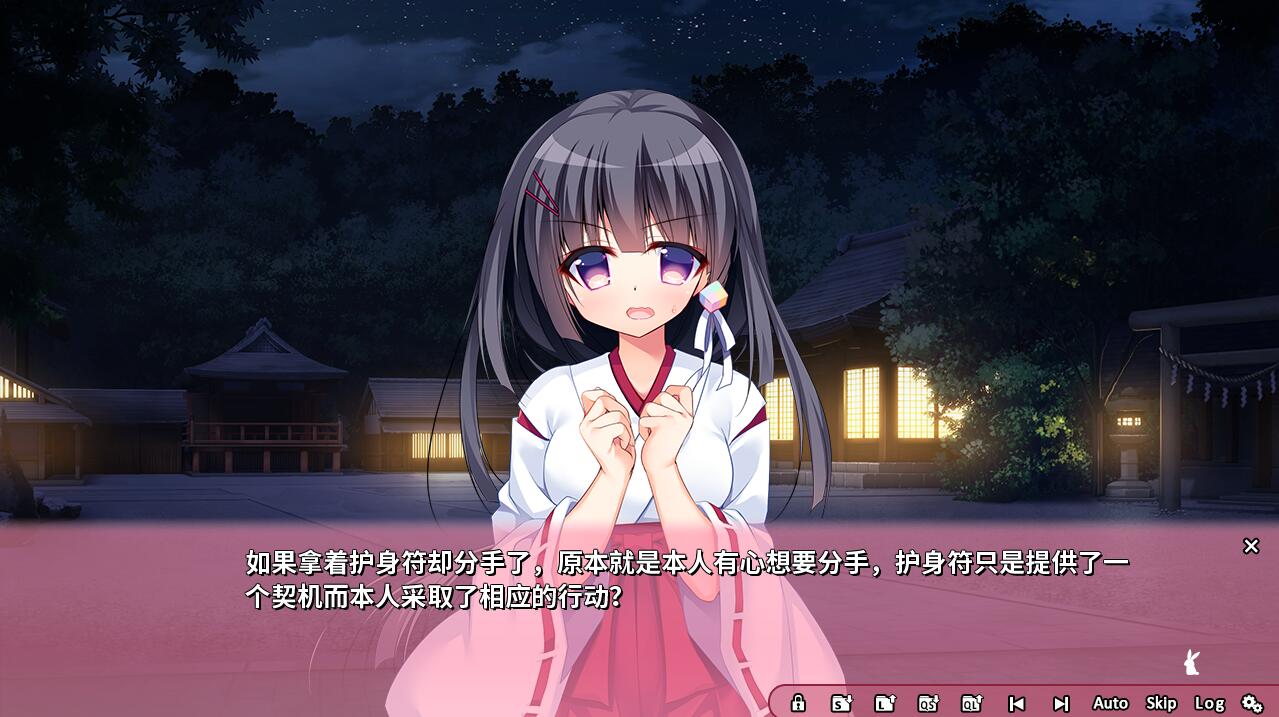Click the white rabbit advance indicator
Image resolution: width=1279 pixels, height=717 pixels.
click(1190, 661)
